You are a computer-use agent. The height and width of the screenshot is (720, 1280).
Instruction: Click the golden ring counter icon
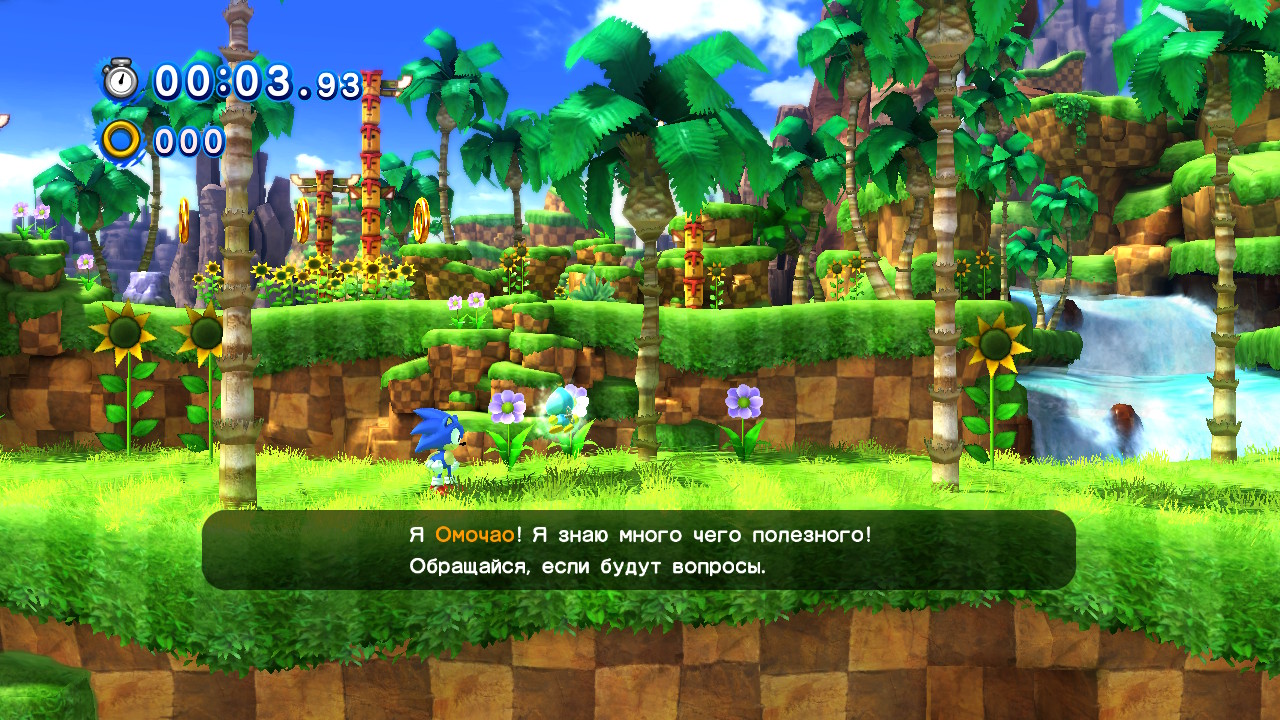pyautogui.click(x=124, y=141)
